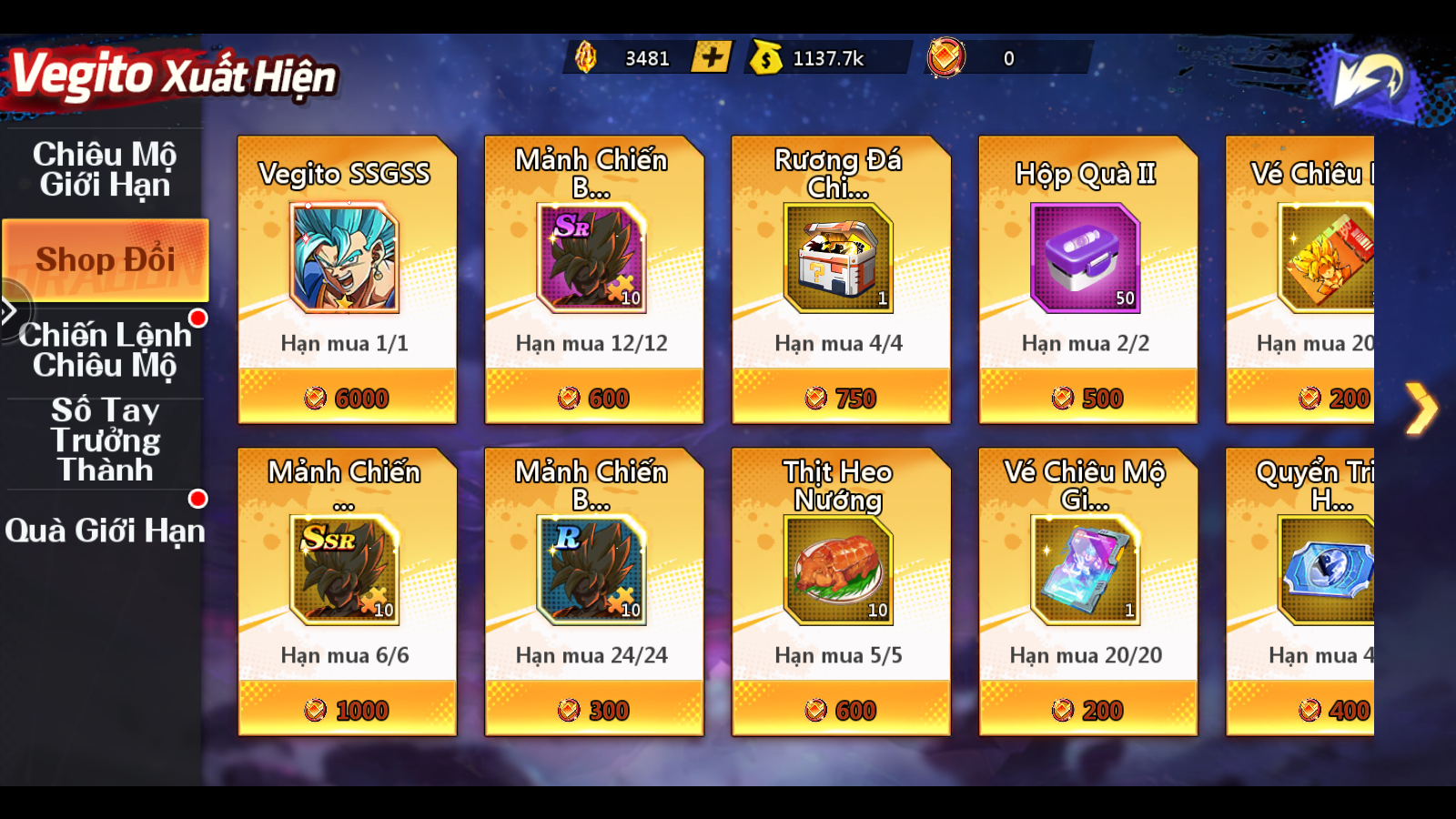
Task: Open the Chiêu Mộ Giới Hạn tab
Action: coord(105,170)
